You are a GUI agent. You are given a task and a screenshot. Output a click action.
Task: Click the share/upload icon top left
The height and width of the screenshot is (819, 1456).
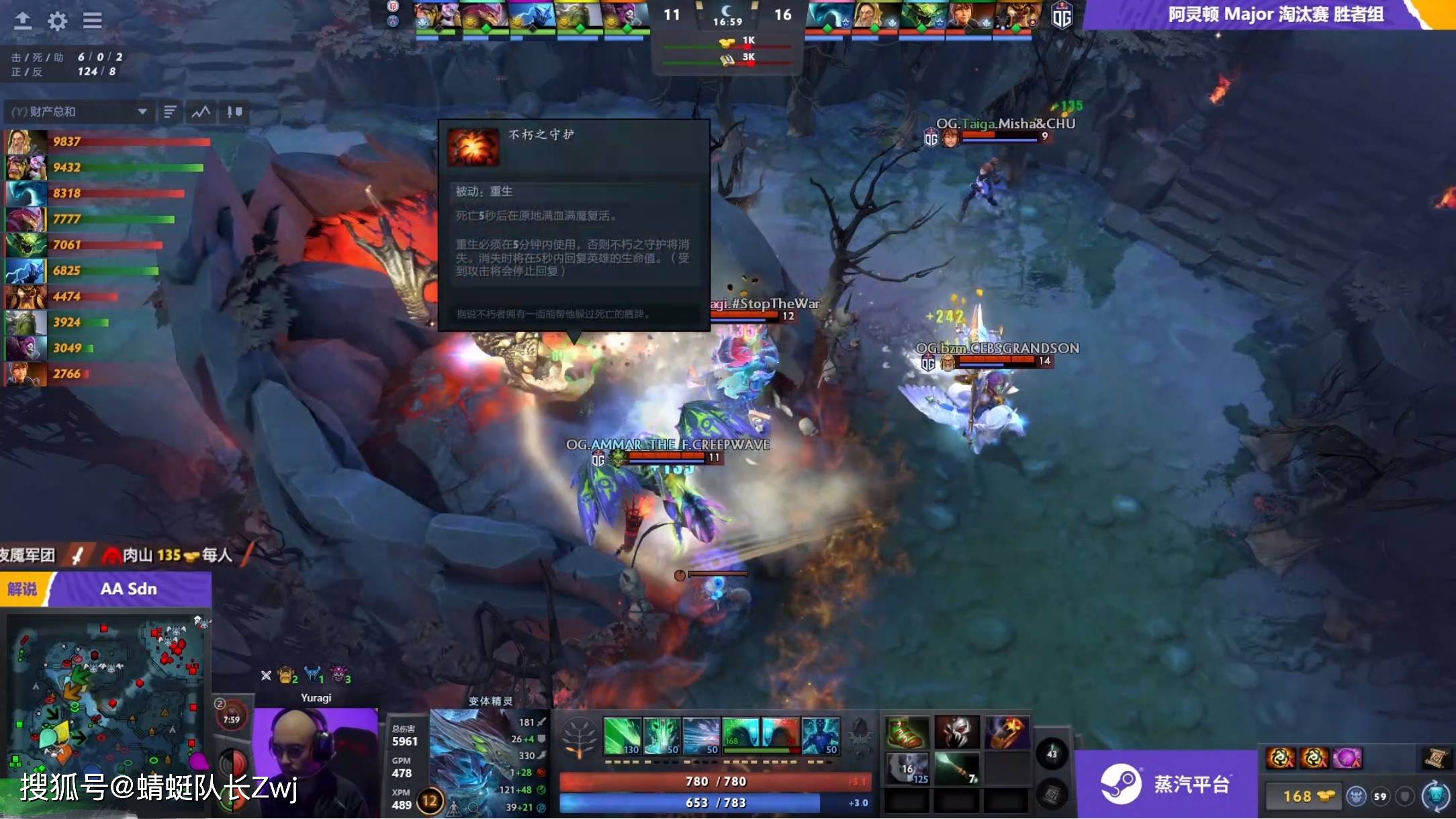pyautogui.click(x=22, y=21)
